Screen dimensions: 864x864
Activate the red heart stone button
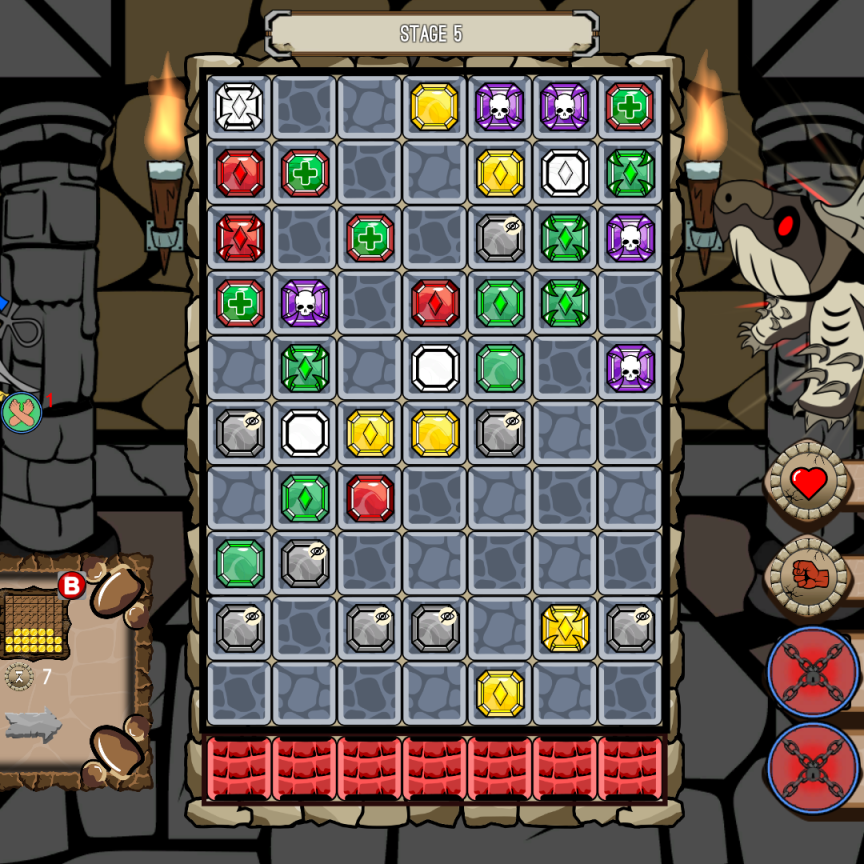(x=808, y=484)
